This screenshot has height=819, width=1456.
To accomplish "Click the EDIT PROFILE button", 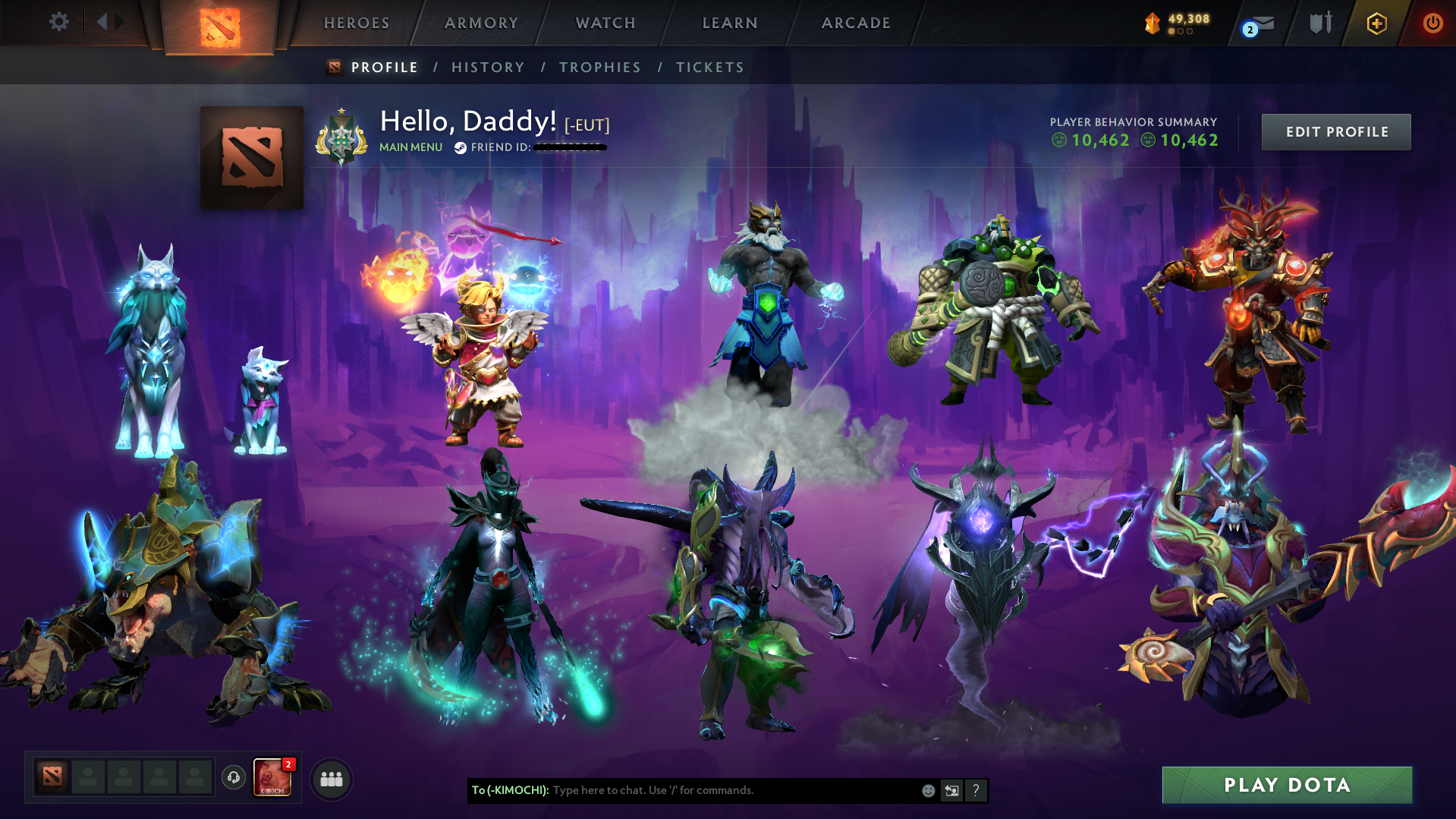I will click(x=1335, y=131).
